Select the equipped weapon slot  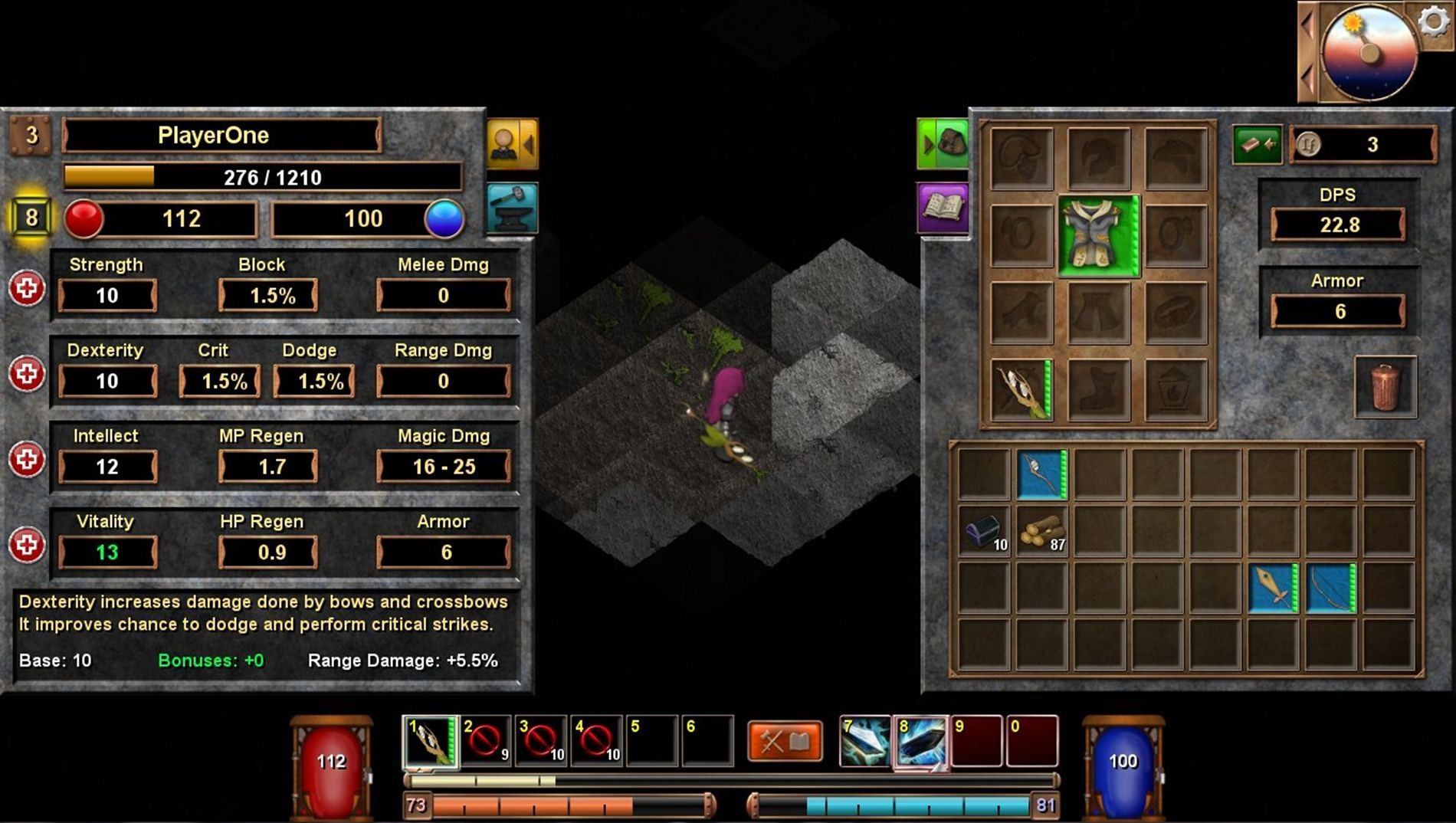pyautogui.click(x=1021, y=390)
